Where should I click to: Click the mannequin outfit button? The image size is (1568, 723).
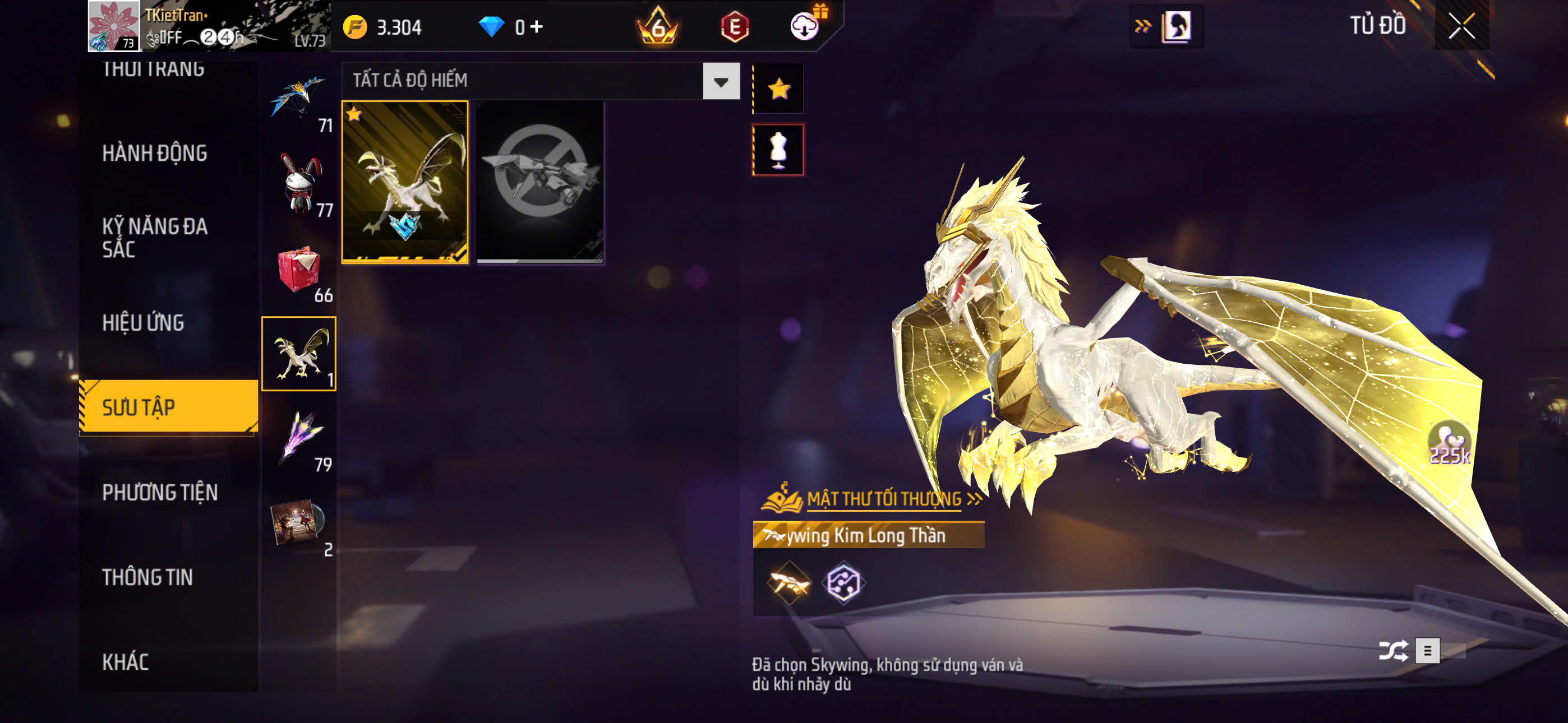(778, 150)
